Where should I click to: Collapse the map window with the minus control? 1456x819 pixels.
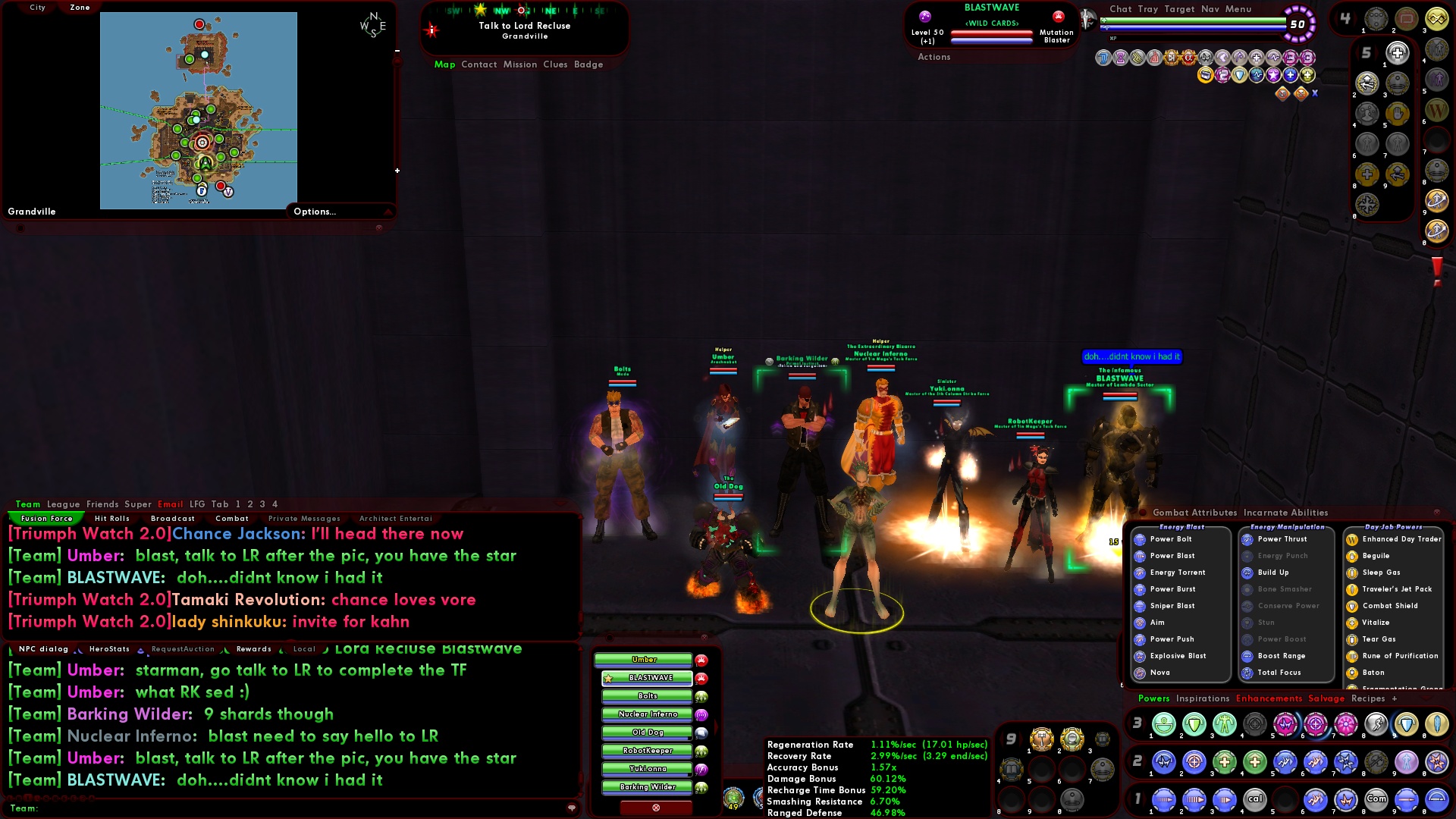396,52
